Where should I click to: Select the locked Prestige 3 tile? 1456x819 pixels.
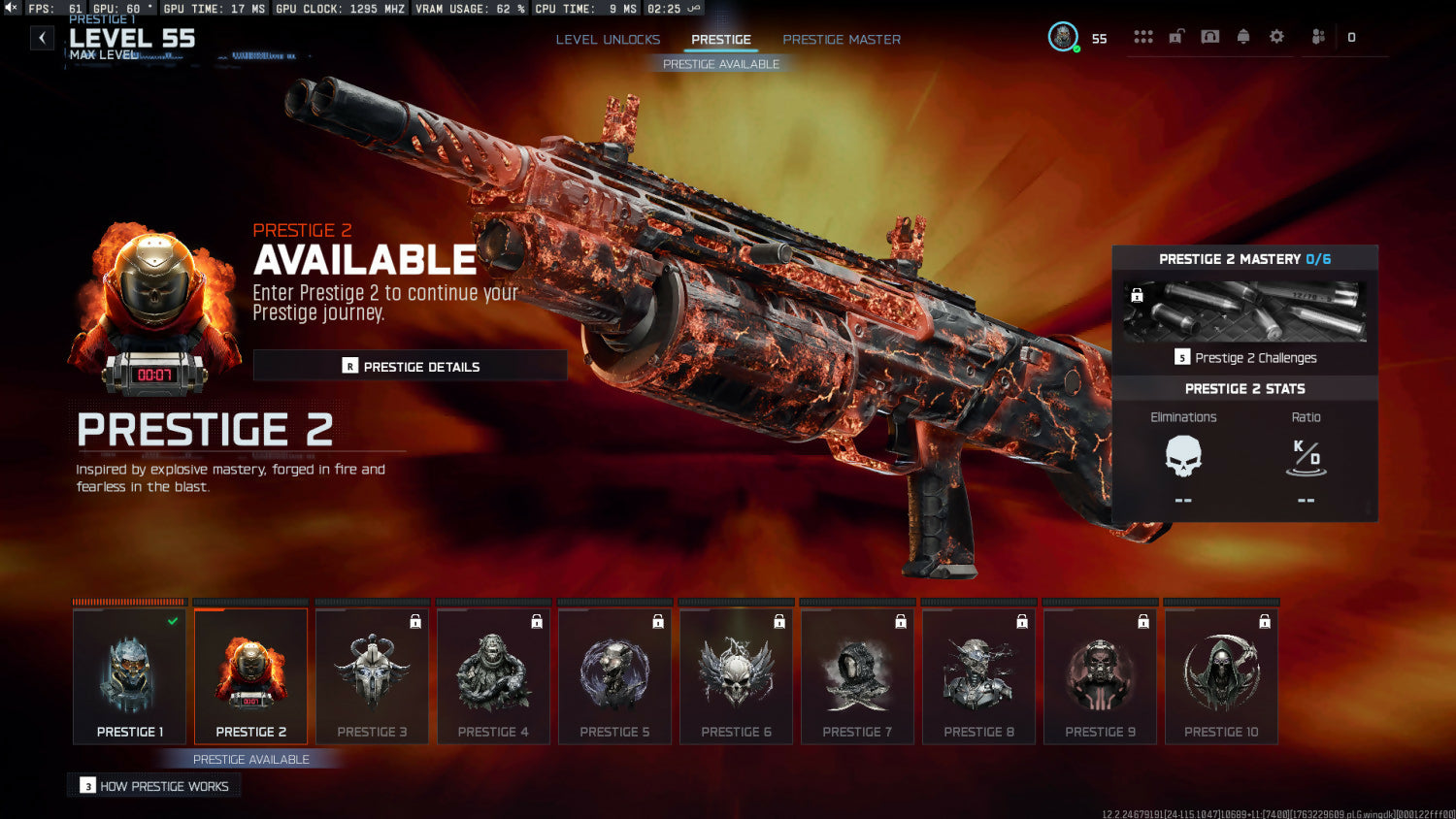[372, 676]
